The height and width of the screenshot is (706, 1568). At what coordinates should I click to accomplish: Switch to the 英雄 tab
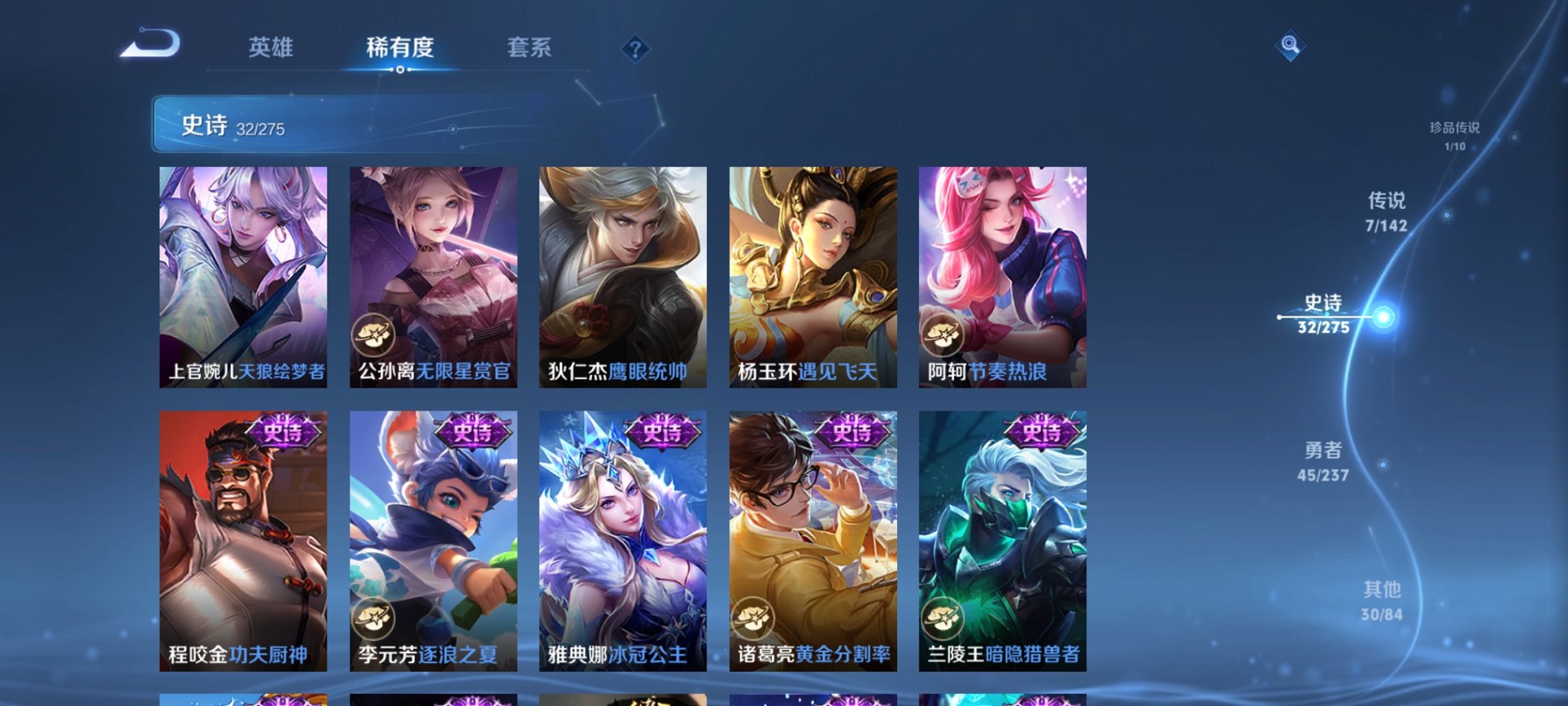pos(269,48)
